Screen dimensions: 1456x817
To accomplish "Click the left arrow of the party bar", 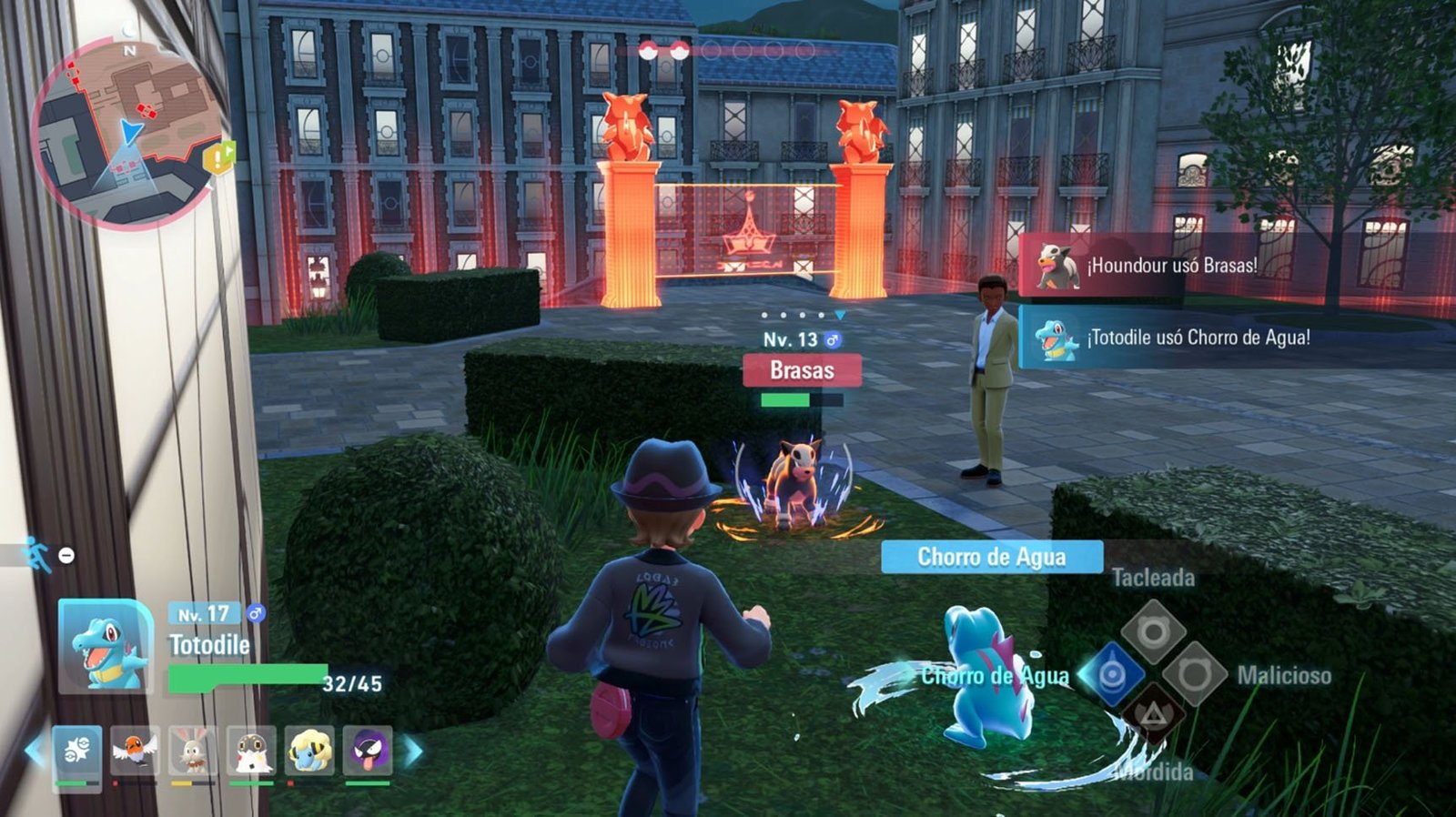I will pyautogui.click(x=35, y=751).
